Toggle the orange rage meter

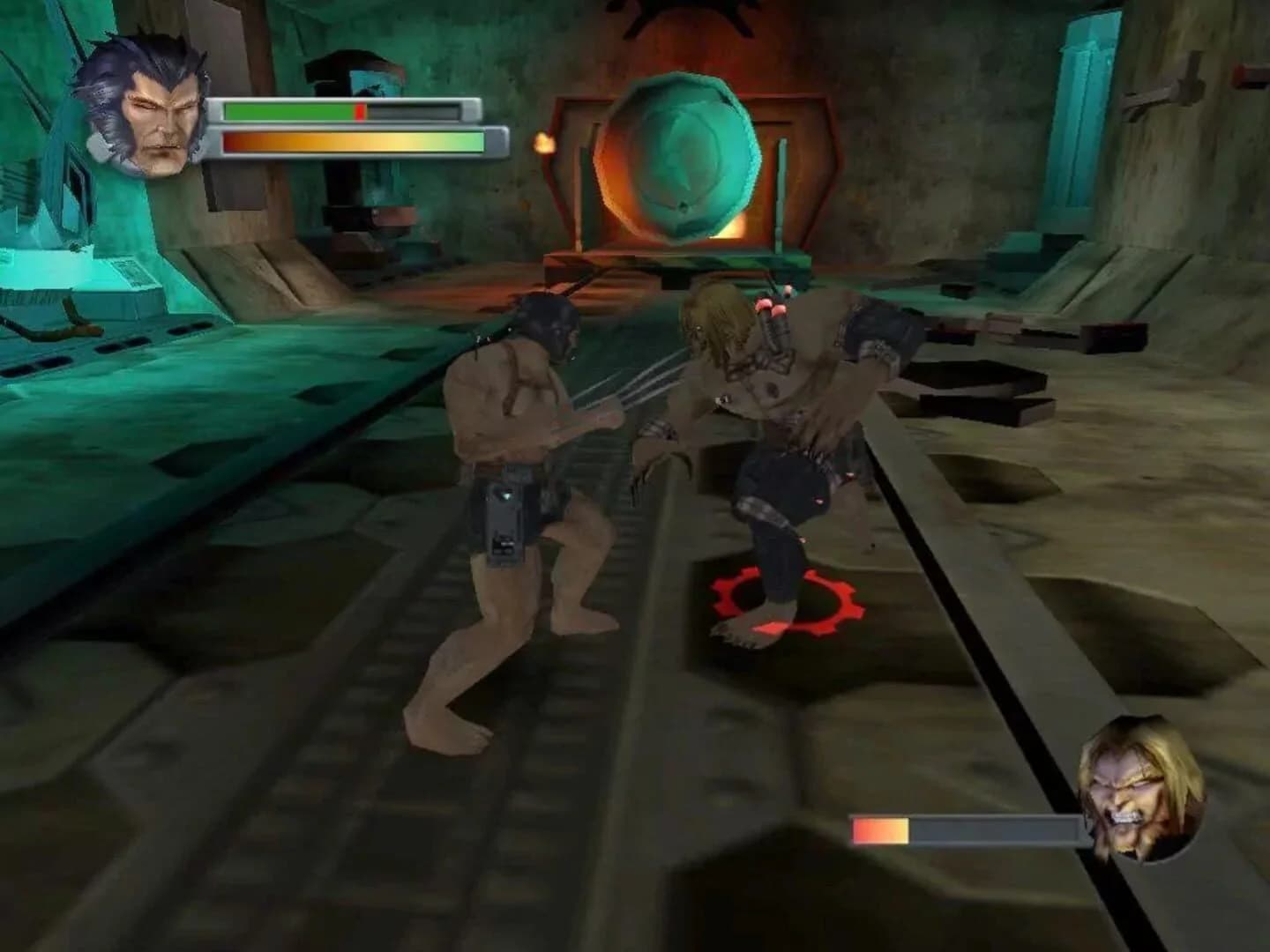tap(353, 141)
